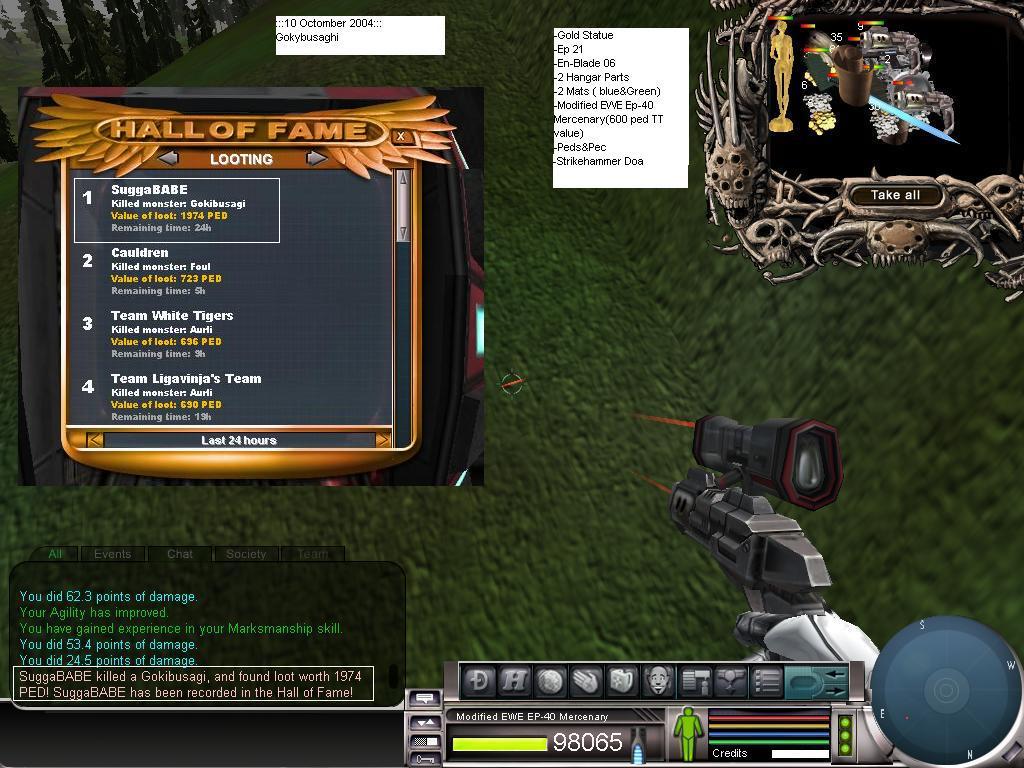Go to next Hall of Fame category
Screen dimensions: 1024x768
[x=316, y=158]
